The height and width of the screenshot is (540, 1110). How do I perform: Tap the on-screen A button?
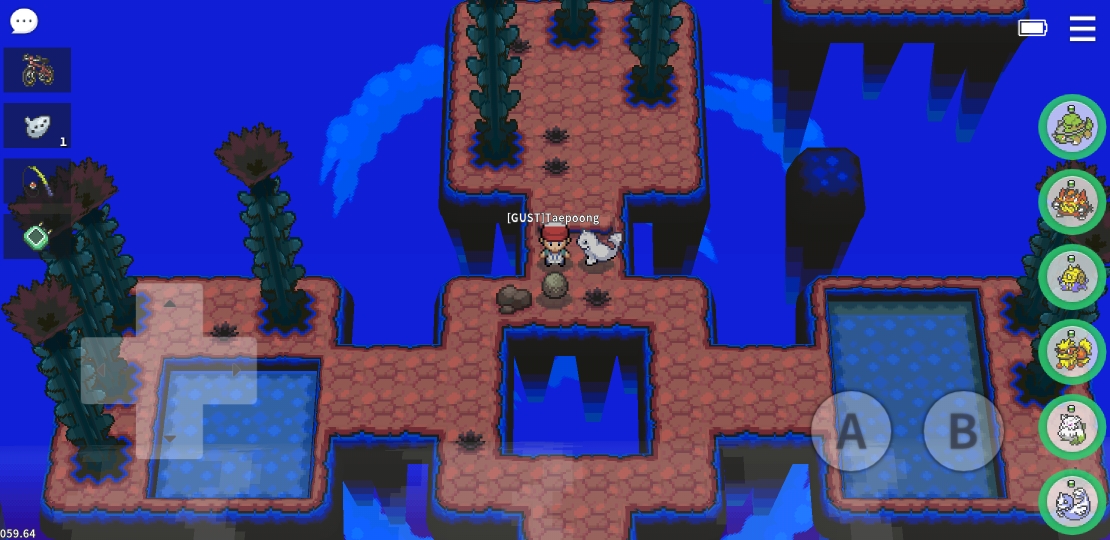click(x=850, y=431)
